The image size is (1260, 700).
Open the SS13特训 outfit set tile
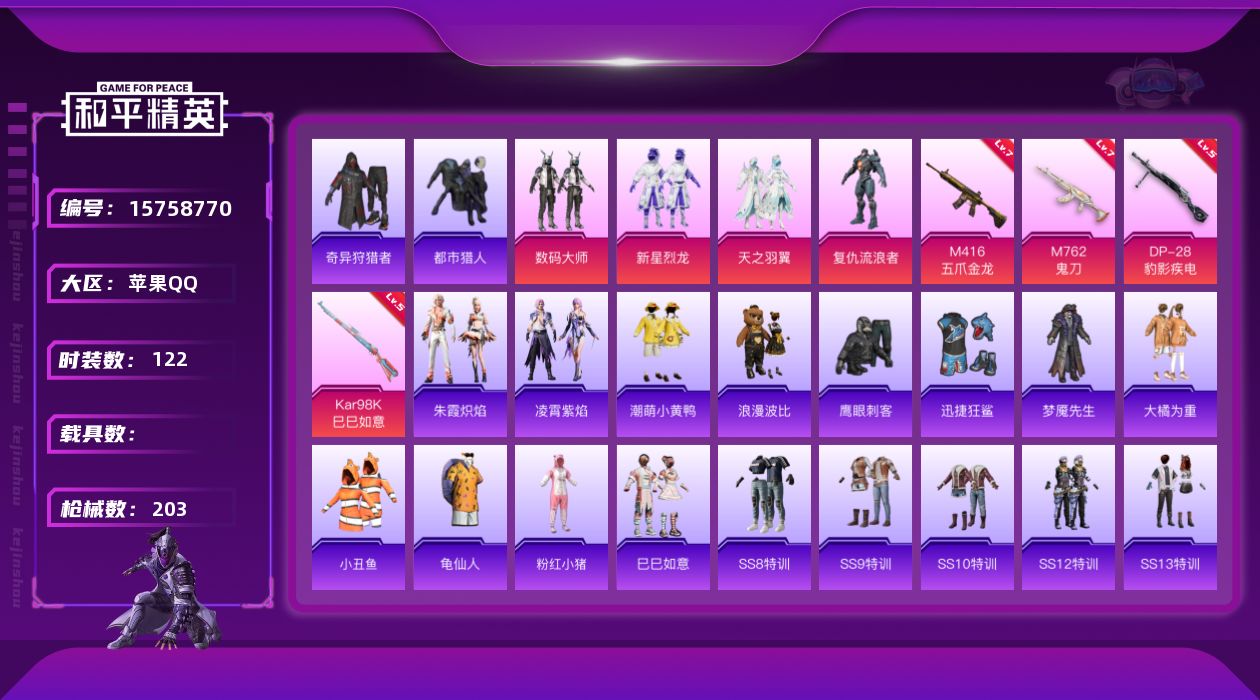click(1170, 517)
